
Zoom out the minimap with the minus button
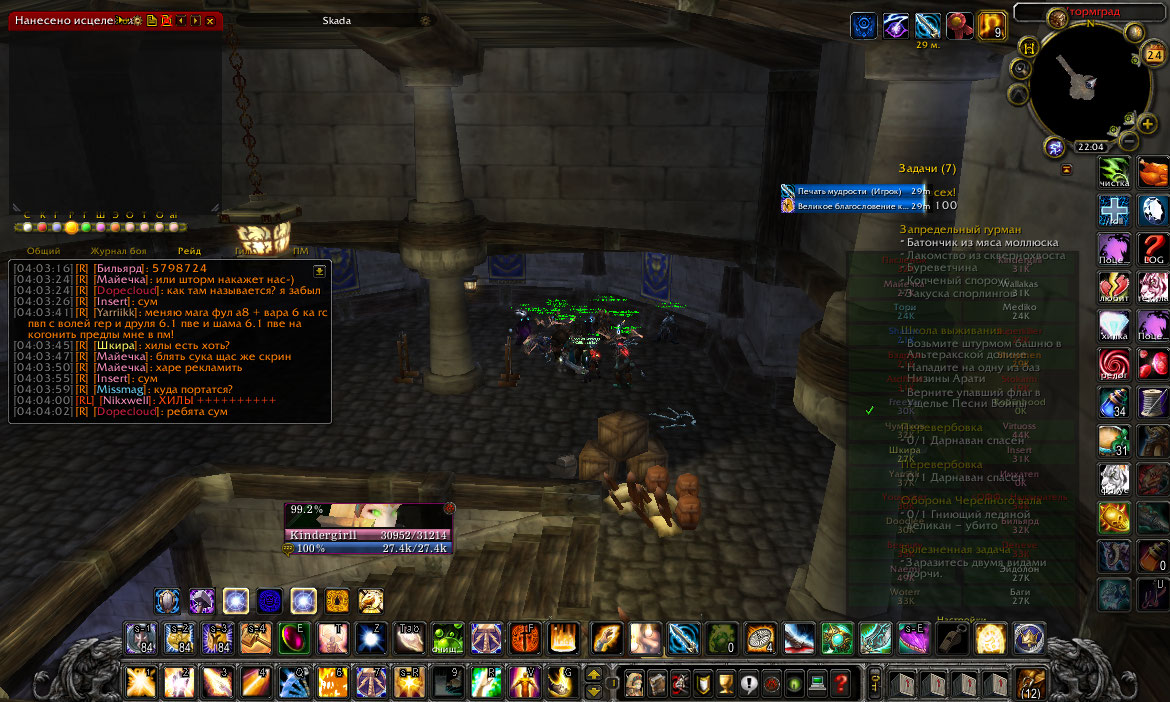click(x=1128, y=140)
